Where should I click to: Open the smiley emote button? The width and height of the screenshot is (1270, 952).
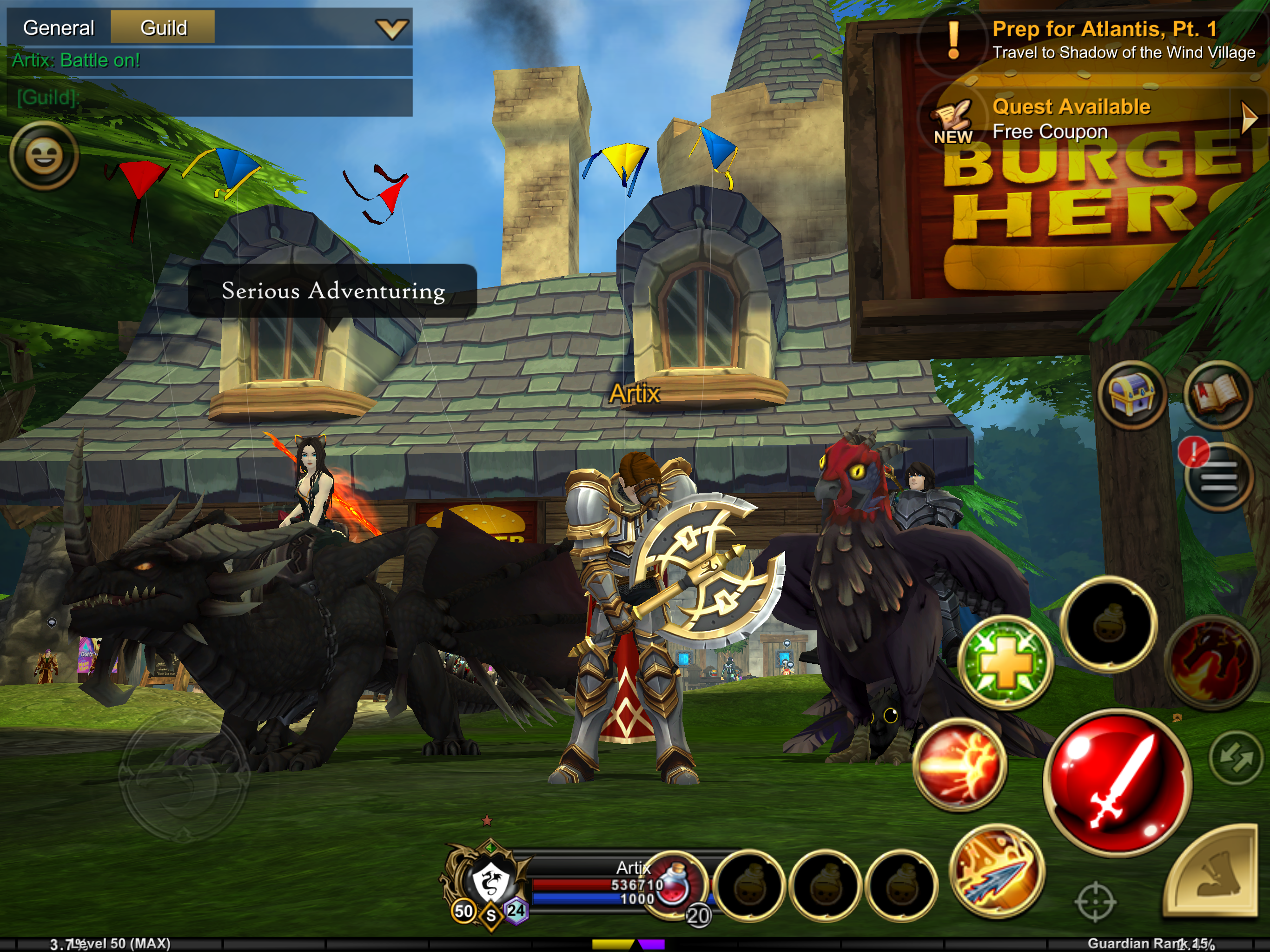pyautogui.click(x=44, y=156)
